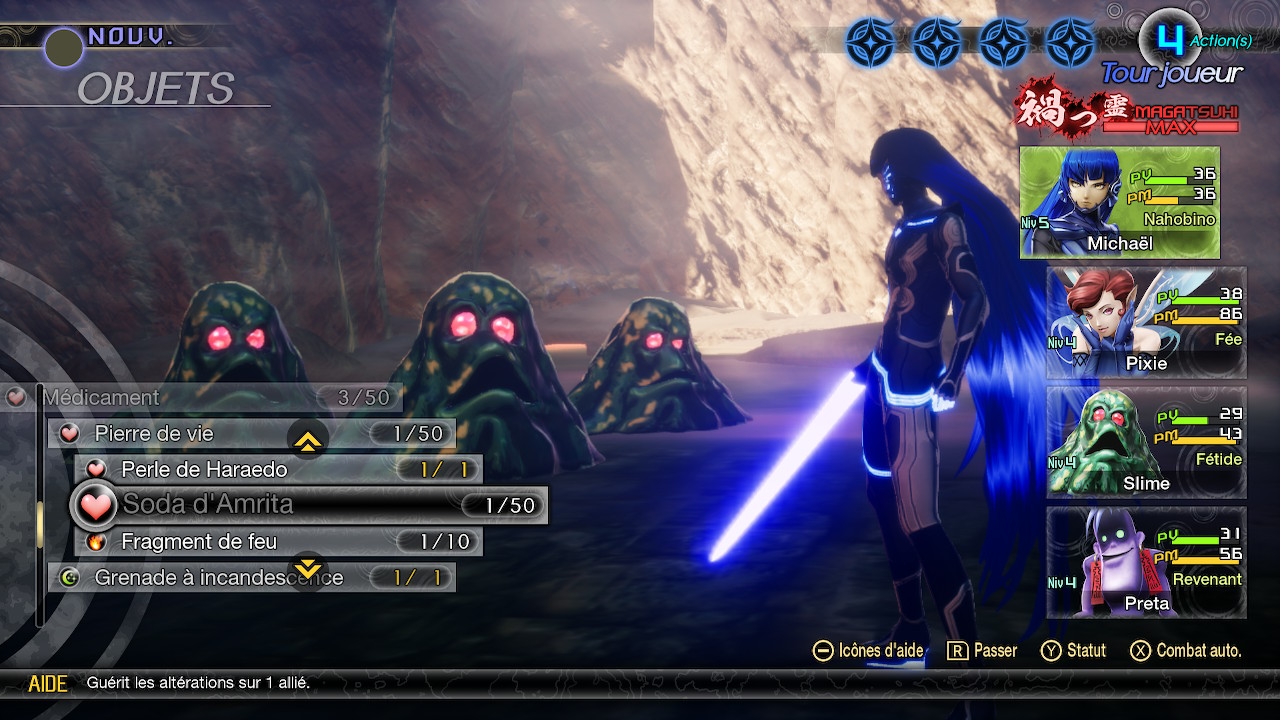Screen dimensions: 1280x720
Task: Select the Perle de Haraedo item
Action: click(278, 470)
